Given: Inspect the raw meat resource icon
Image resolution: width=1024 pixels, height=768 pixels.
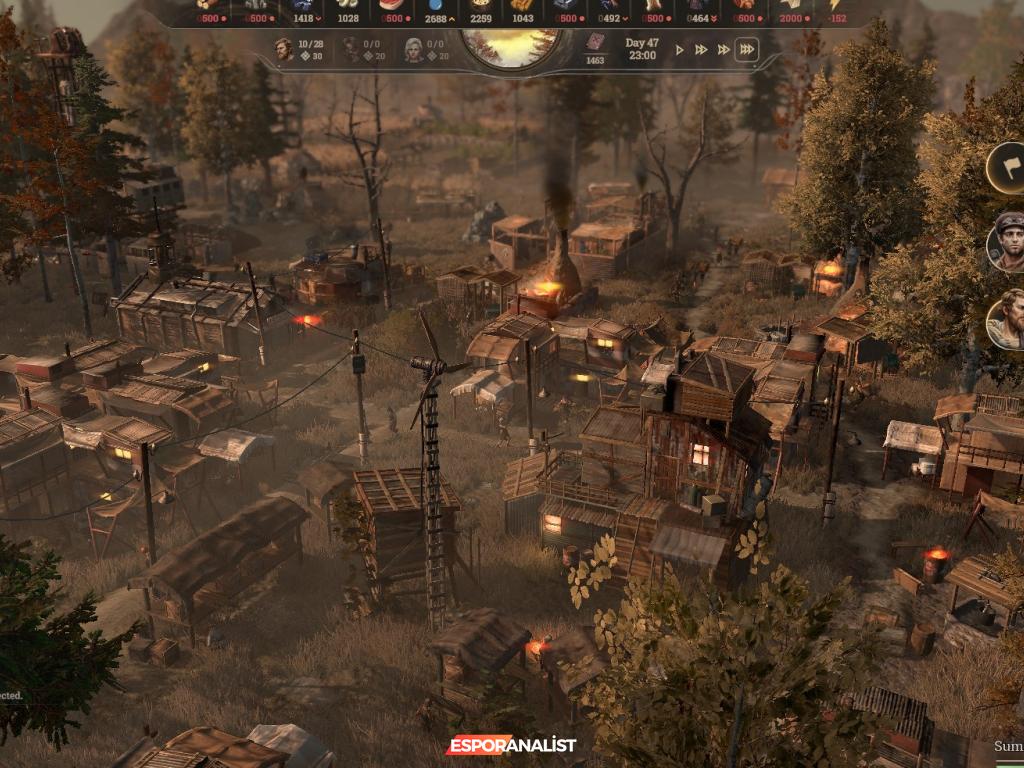Looking at the screenshot, I should click(x=391, y=5).
